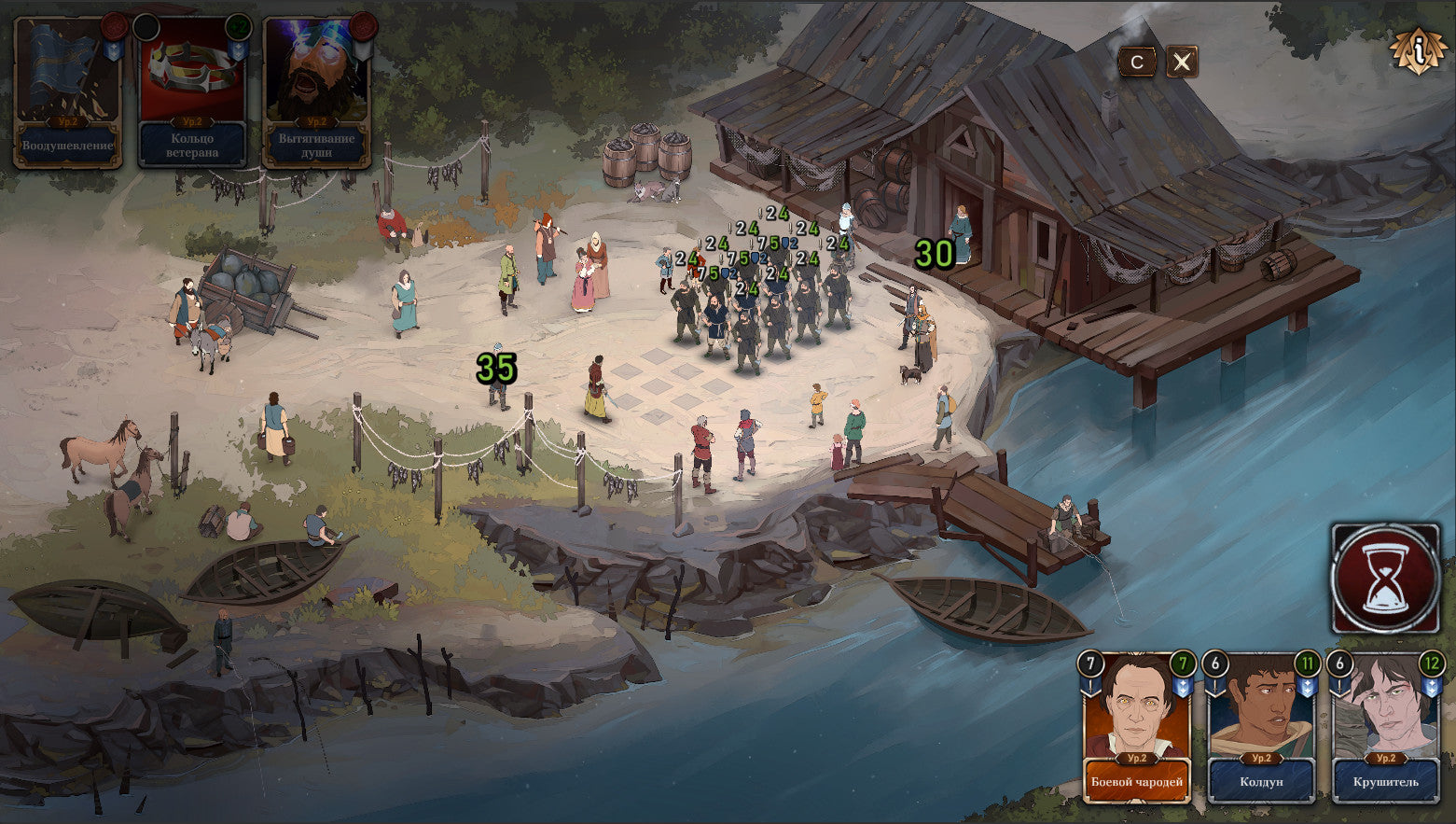The height and width of the screenshot is (824, 1456).
Task: End turn with the hourglass button
Action: click(x=1385, y=579)
